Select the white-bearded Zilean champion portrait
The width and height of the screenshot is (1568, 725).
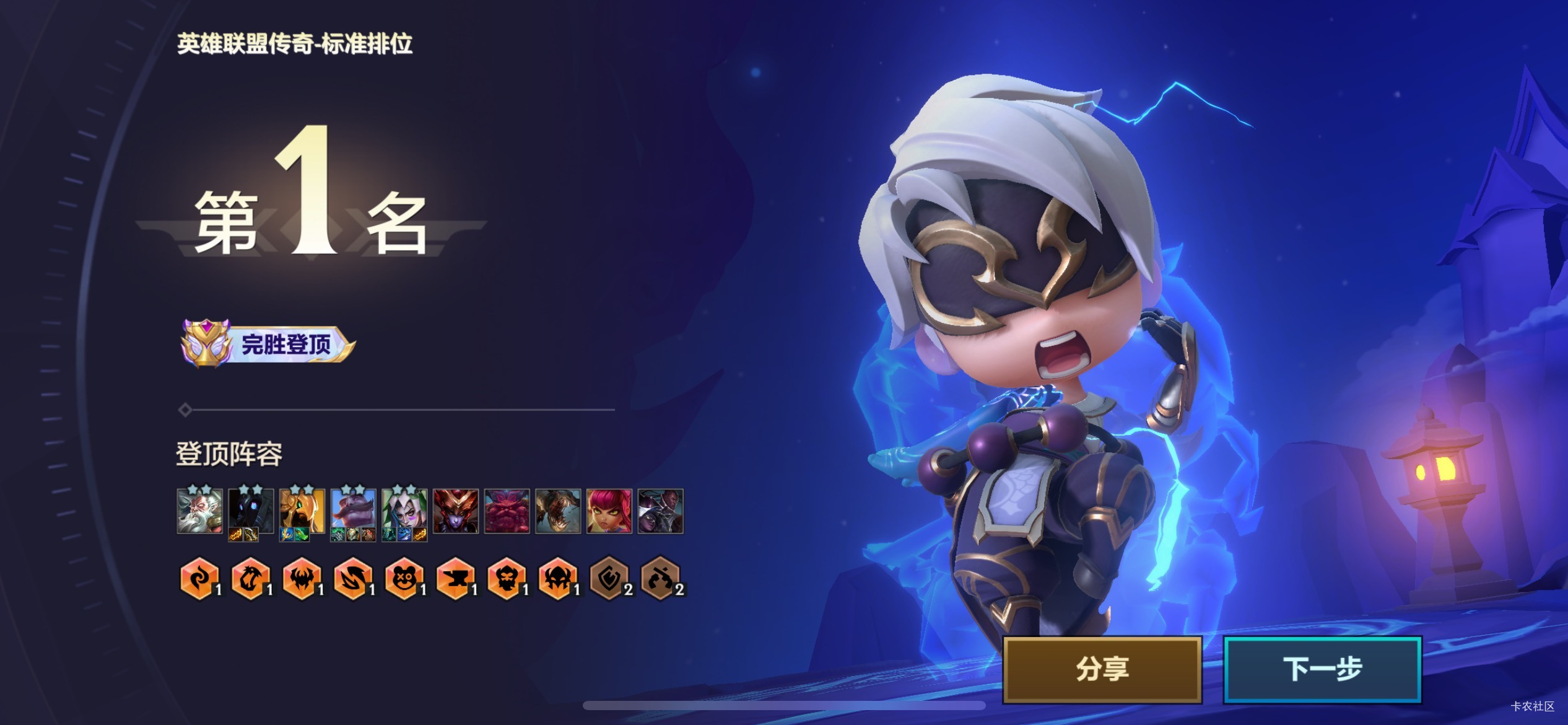(x=199, y=511)
